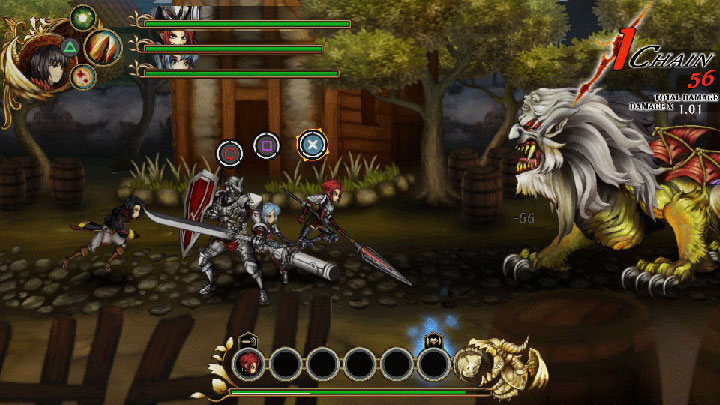Activate the green orb skill icon

pos(84,17)
